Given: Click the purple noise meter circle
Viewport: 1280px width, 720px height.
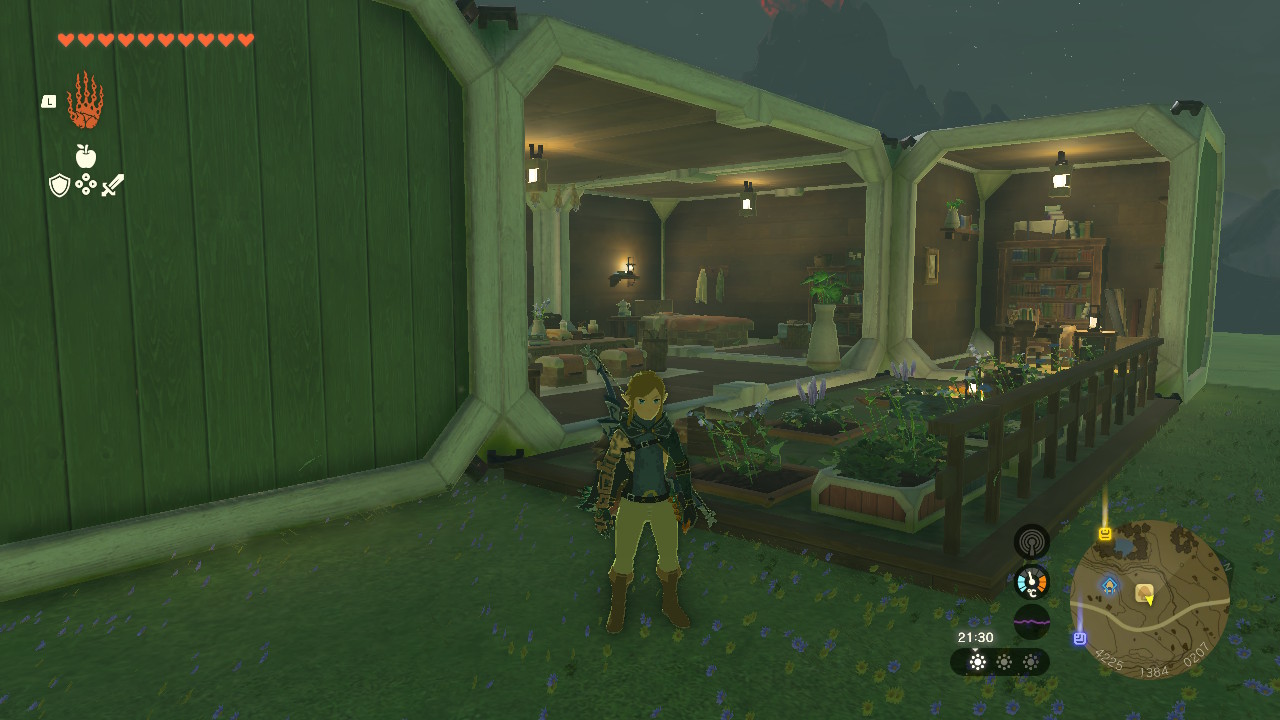Looking at the screenshot, I should (x=1031, y=622).
